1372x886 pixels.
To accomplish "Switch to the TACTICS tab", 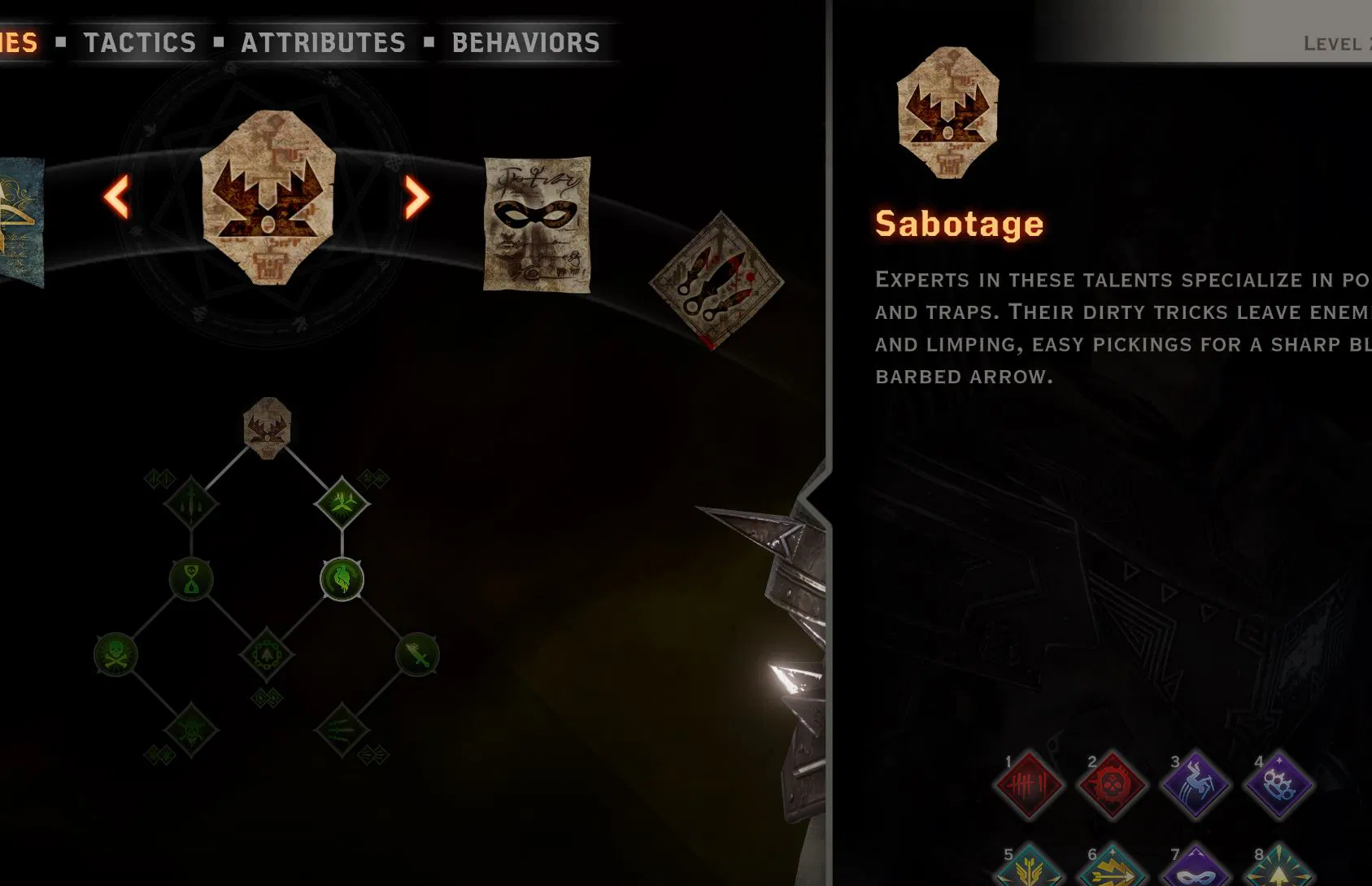I will point(139,41).
